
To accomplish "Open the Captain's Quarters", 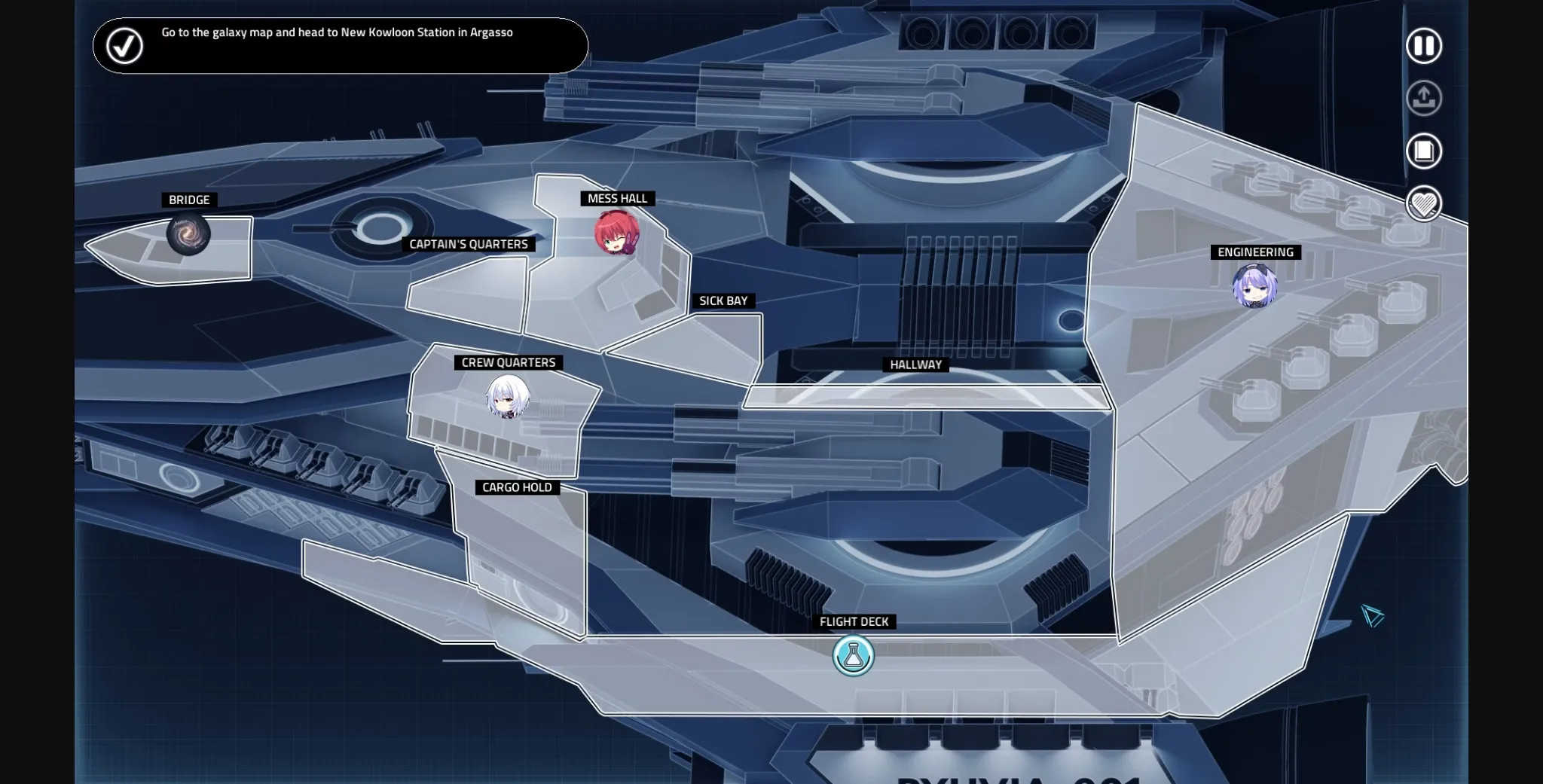I will tap(469, 244).
